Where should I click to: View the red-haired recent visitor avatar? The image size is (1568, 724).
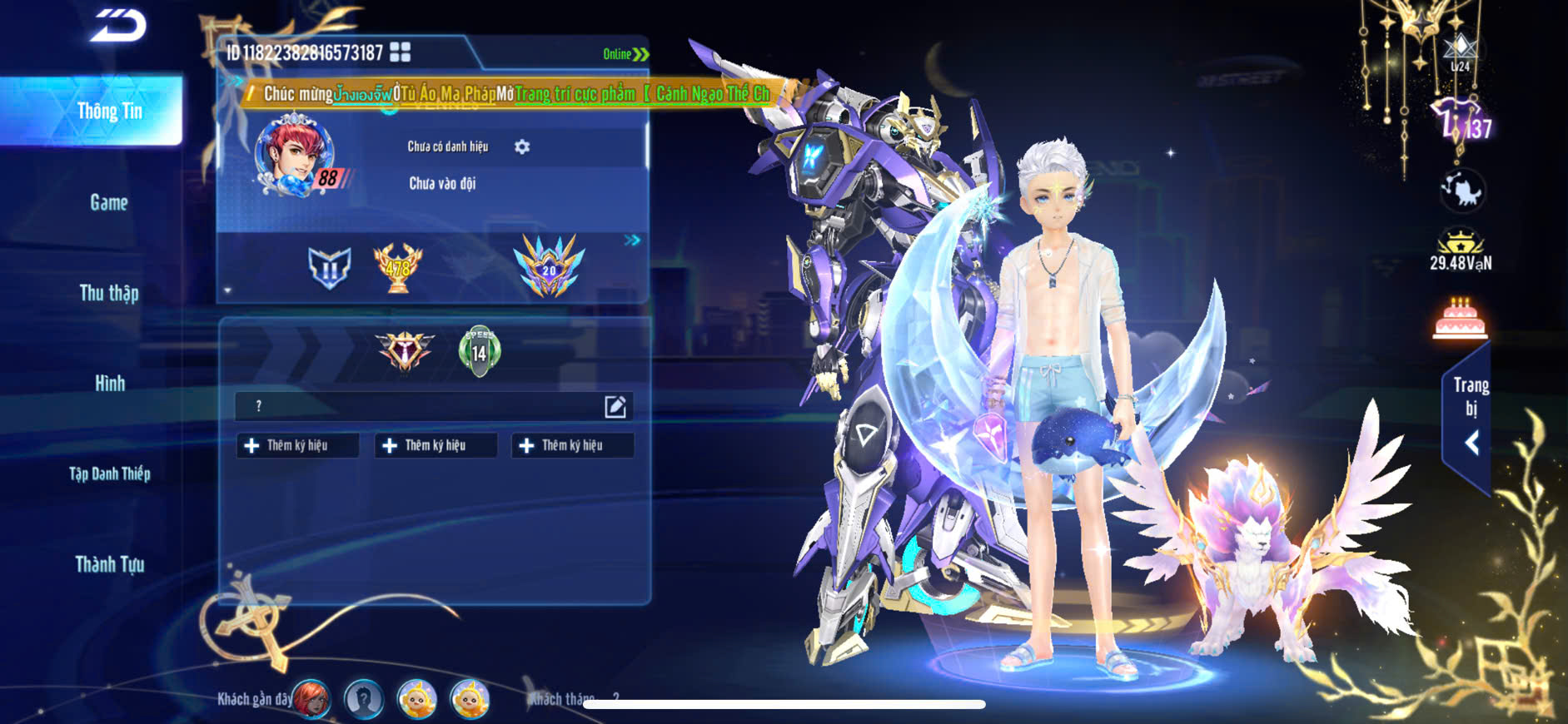coord(311,699)
